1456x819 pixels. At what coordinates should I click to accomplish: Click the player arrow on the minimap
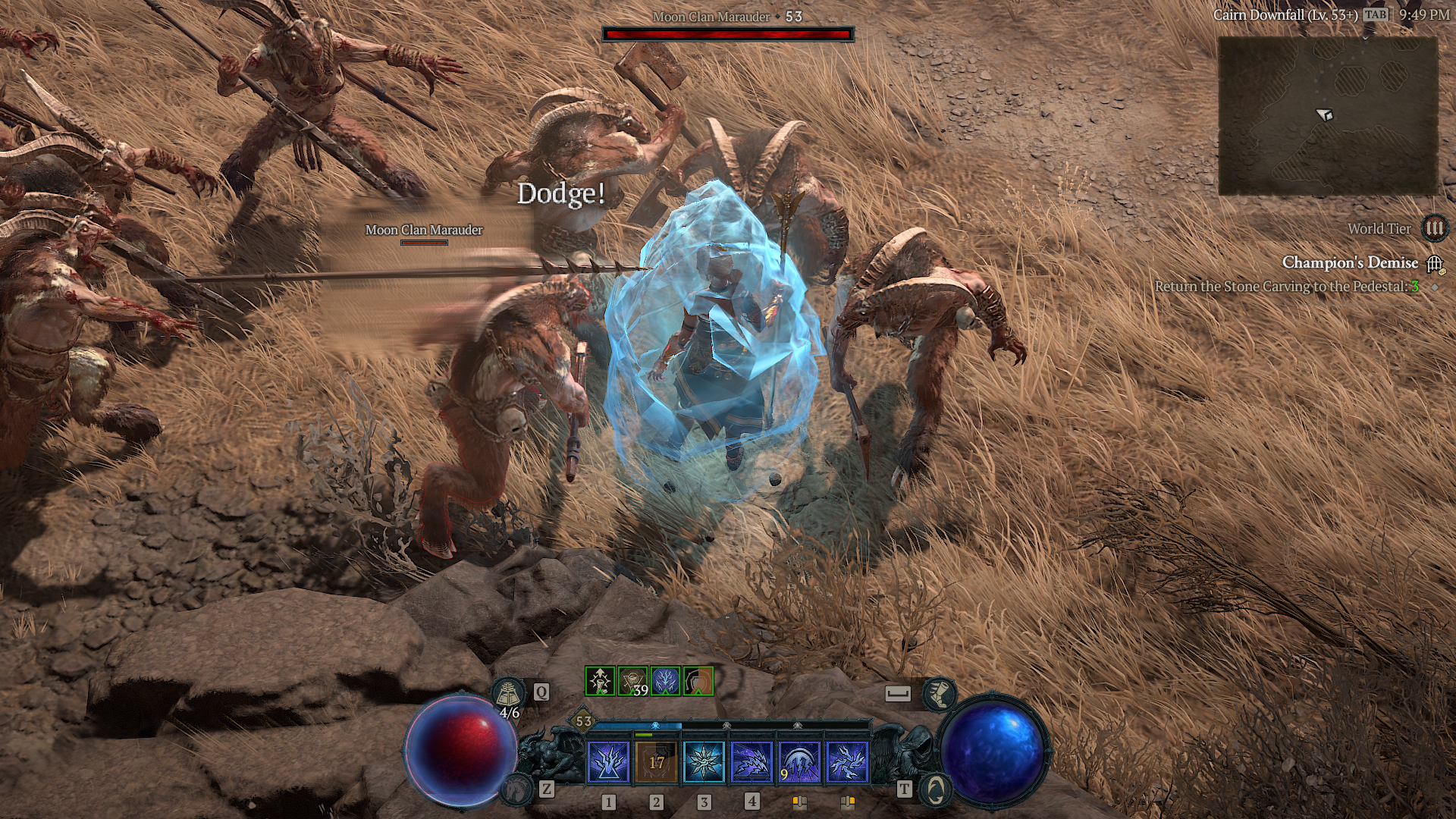tap(1324, 115)
